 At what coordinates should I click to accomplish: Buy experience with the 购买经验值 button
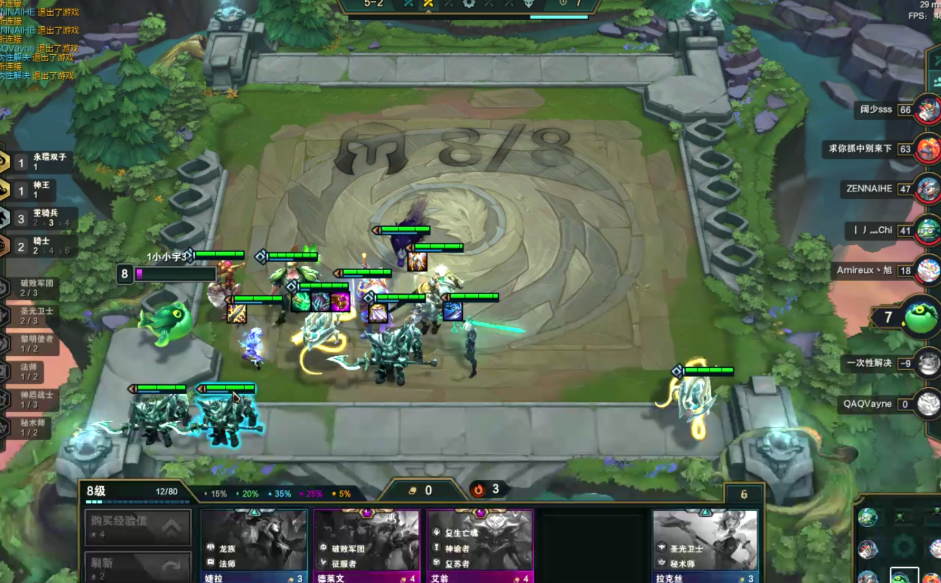pos(137,526)
